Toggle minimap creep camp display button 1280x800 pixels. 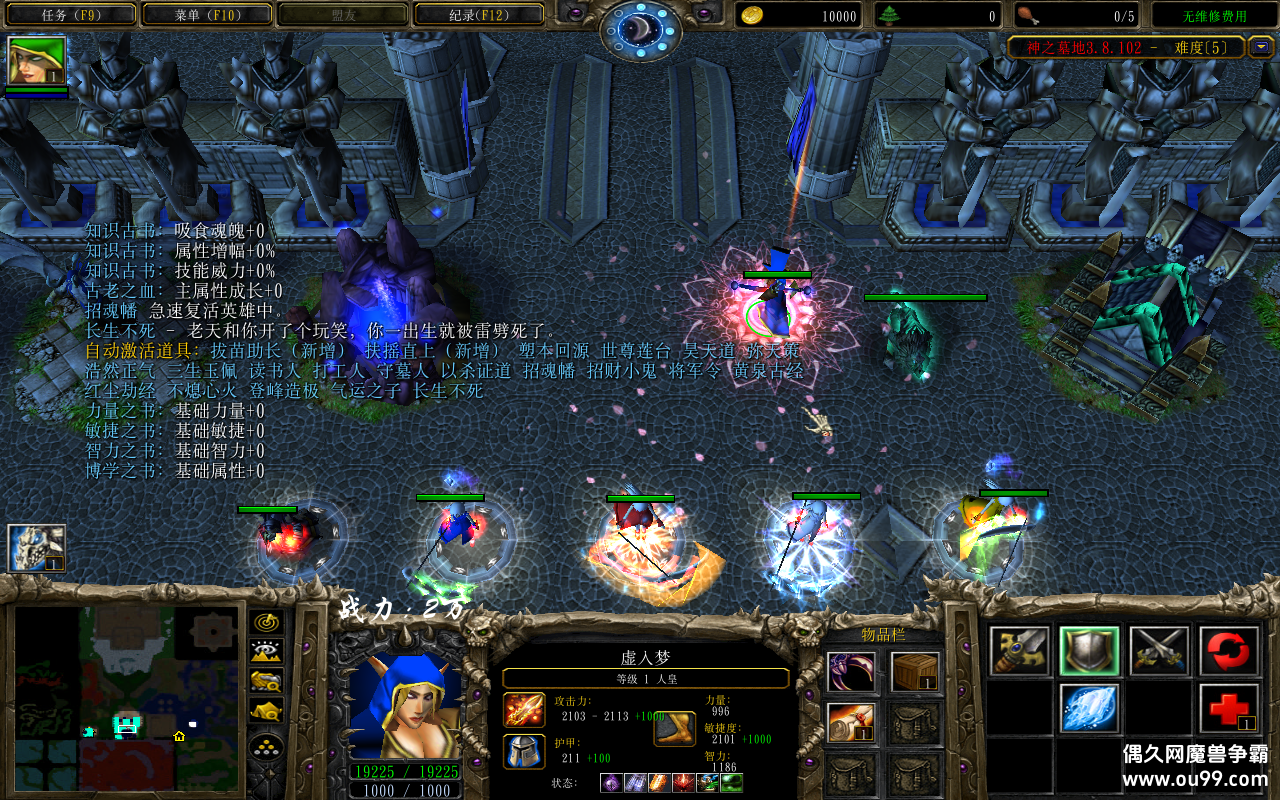pyautogui.click(x=265, y=711)
